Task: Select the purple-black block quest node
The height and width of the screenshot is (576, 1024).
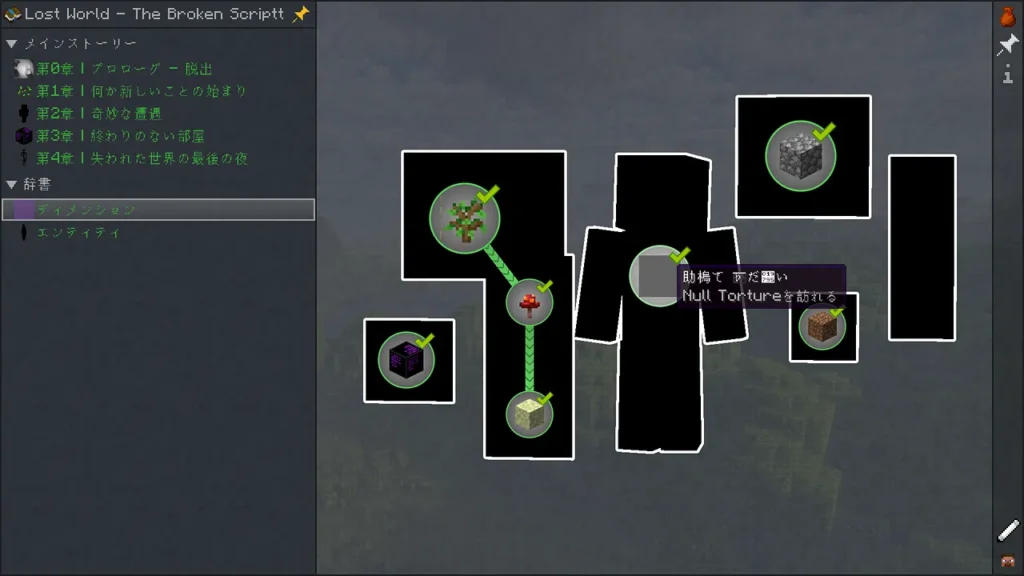Action: pos(406,360)
